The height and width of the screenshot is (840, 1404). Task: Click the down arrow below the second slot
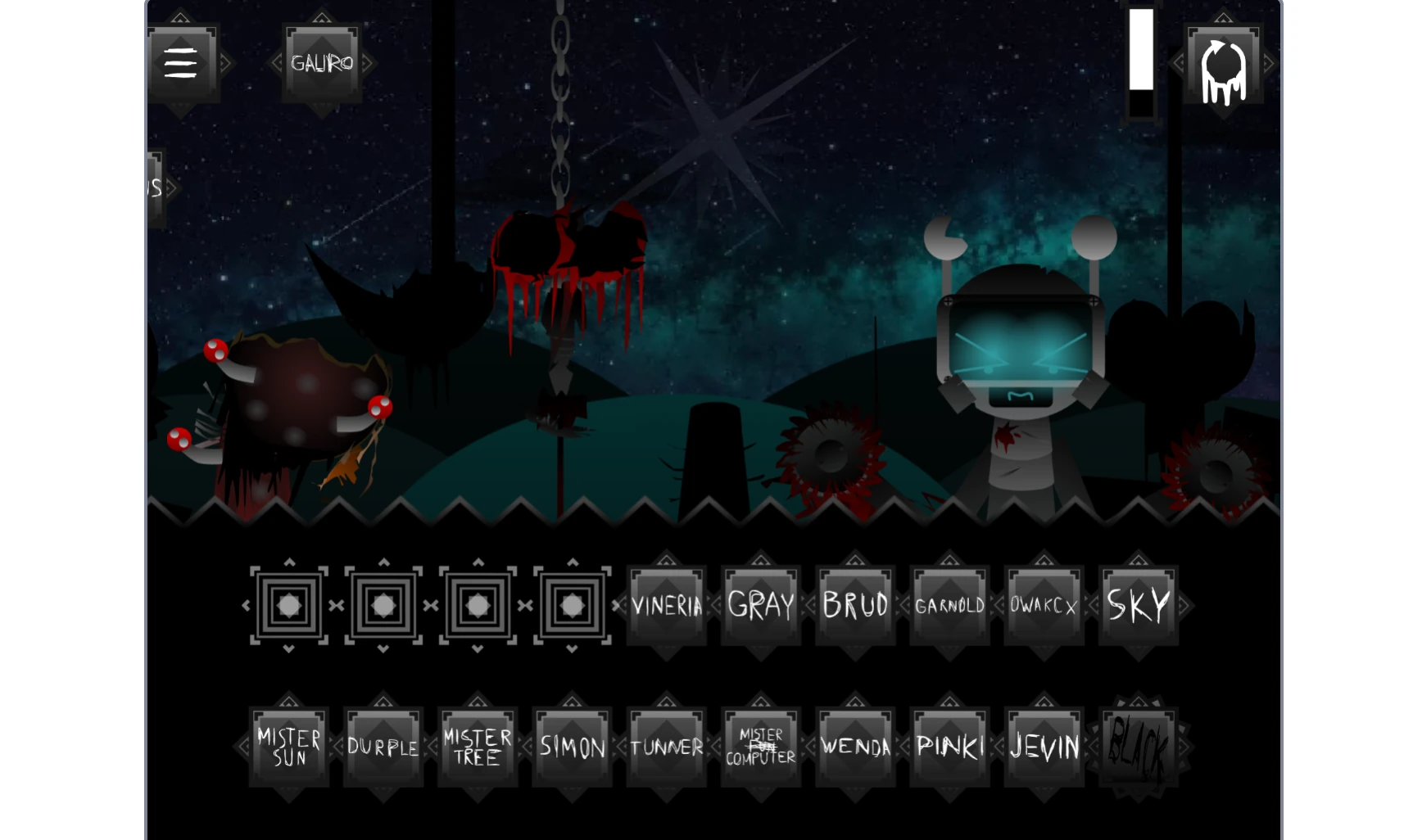(x=383, y=649)
